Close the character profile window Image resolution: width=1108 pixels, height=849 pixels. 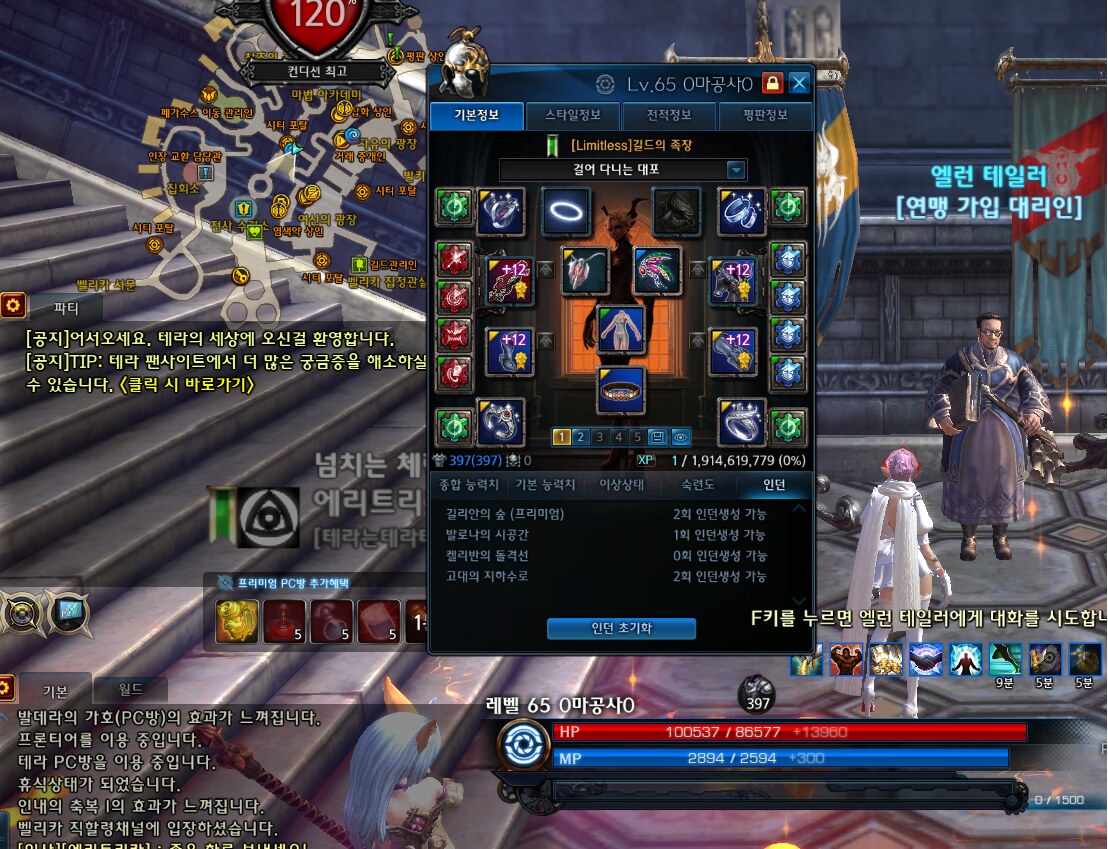pyautogui.click(x=799, y=83)
